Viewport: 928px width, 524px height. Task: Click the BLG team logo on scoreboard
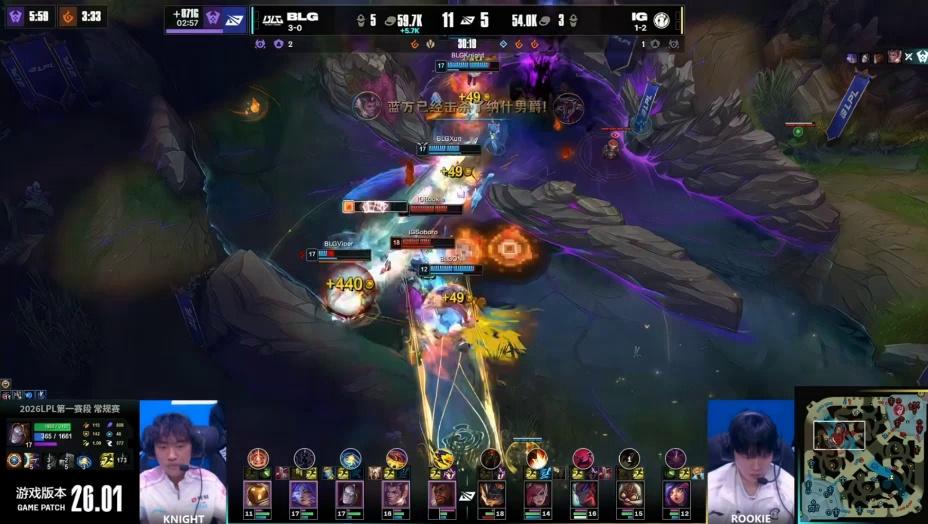click(x=270, y=18)
